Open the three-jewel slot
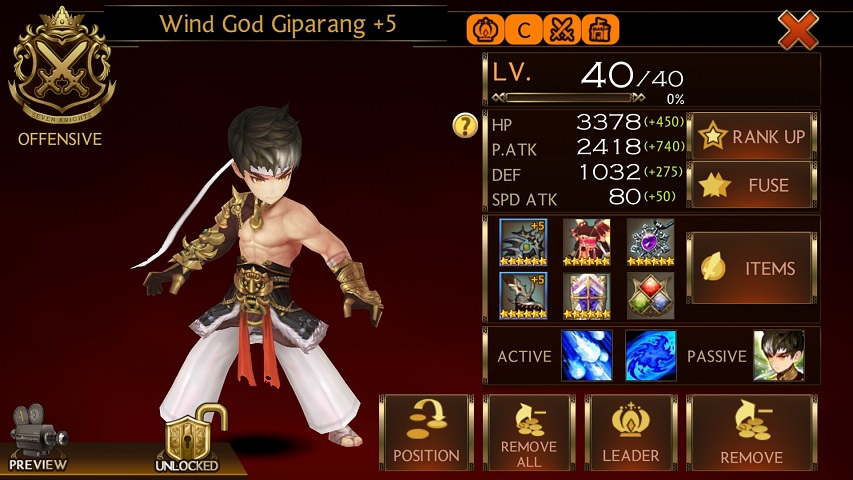The height and width of the screenshot is (480, 853). tap(650, 296)
